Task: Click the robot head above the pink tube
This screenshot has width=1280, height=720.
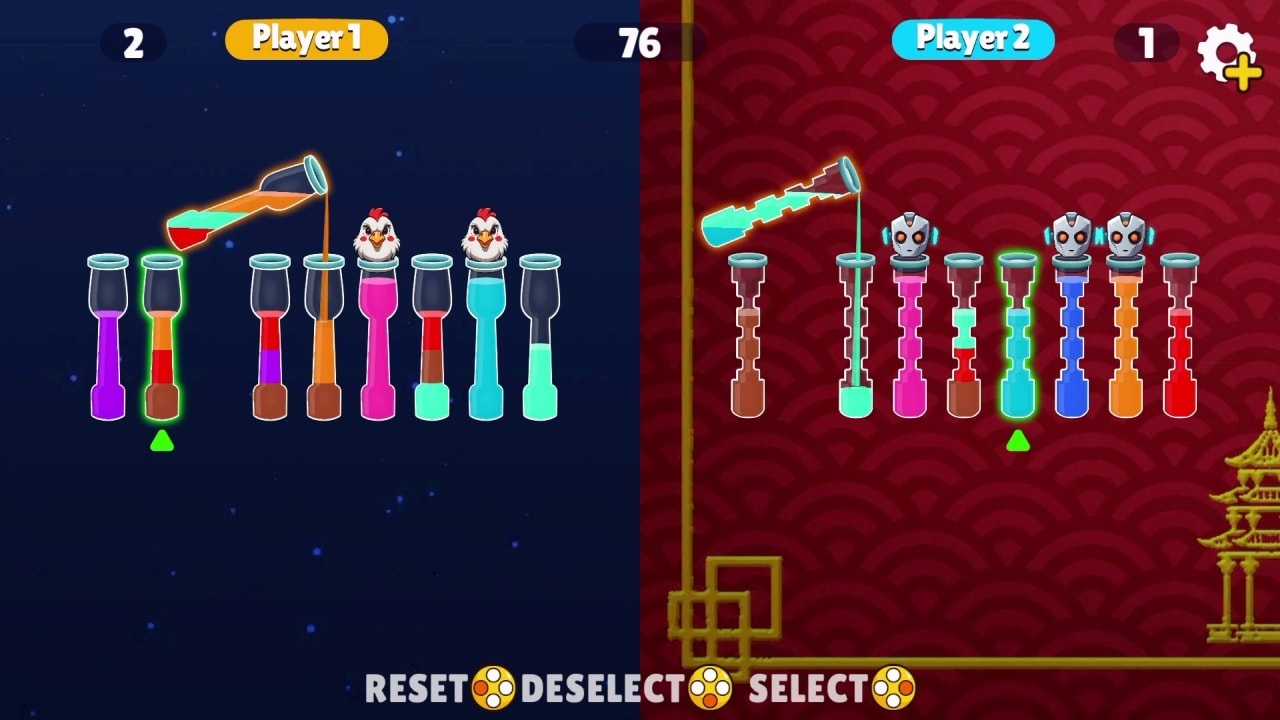Action: 908,233
